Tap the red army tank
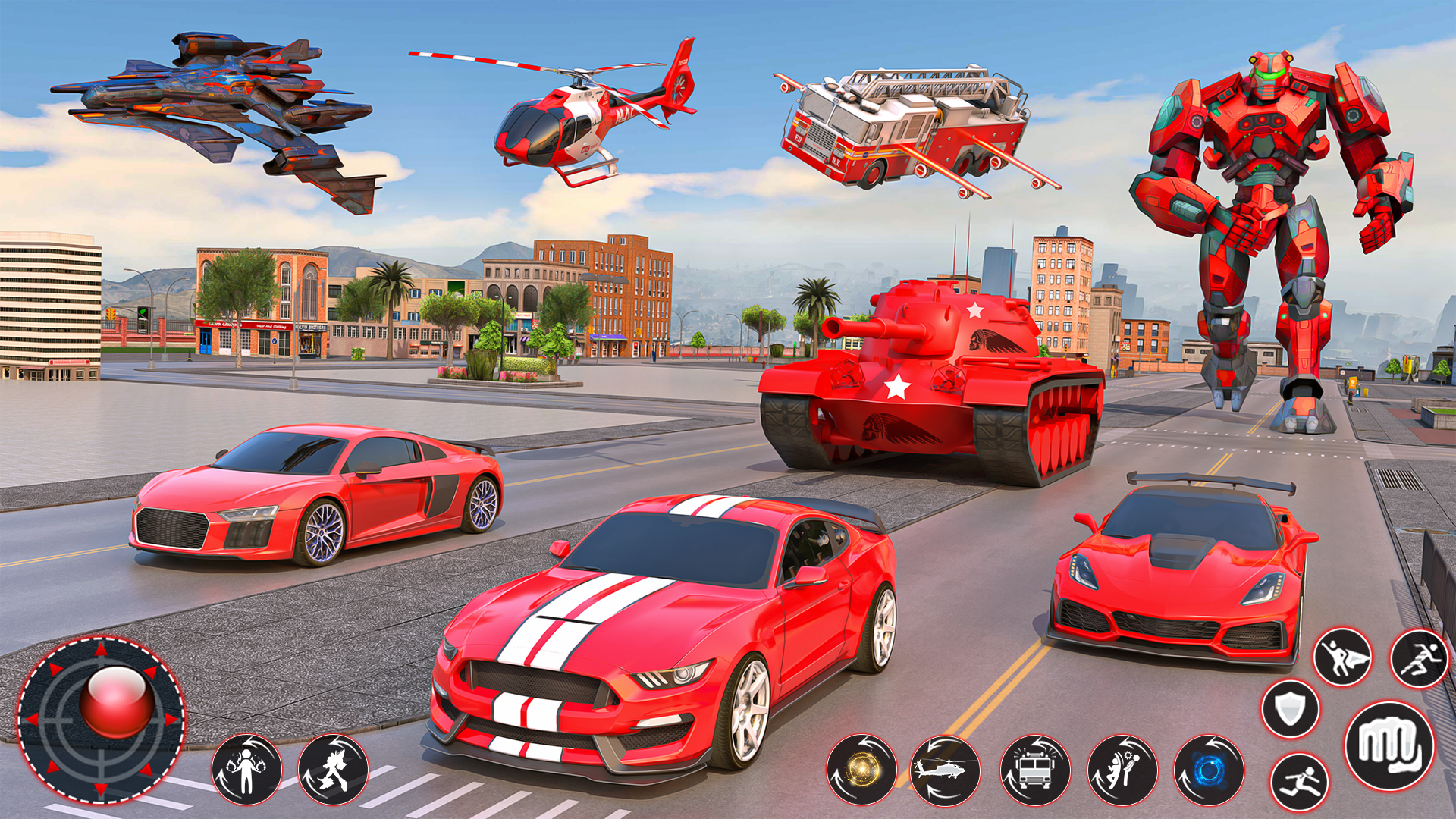Screen dimensions: 1456x819 coord(910,379)
